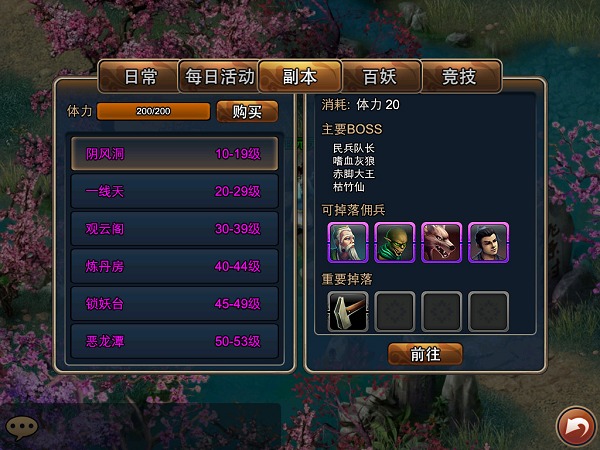
Task: Choose the 一线天 dungeon entry
Action: (174, 191)
